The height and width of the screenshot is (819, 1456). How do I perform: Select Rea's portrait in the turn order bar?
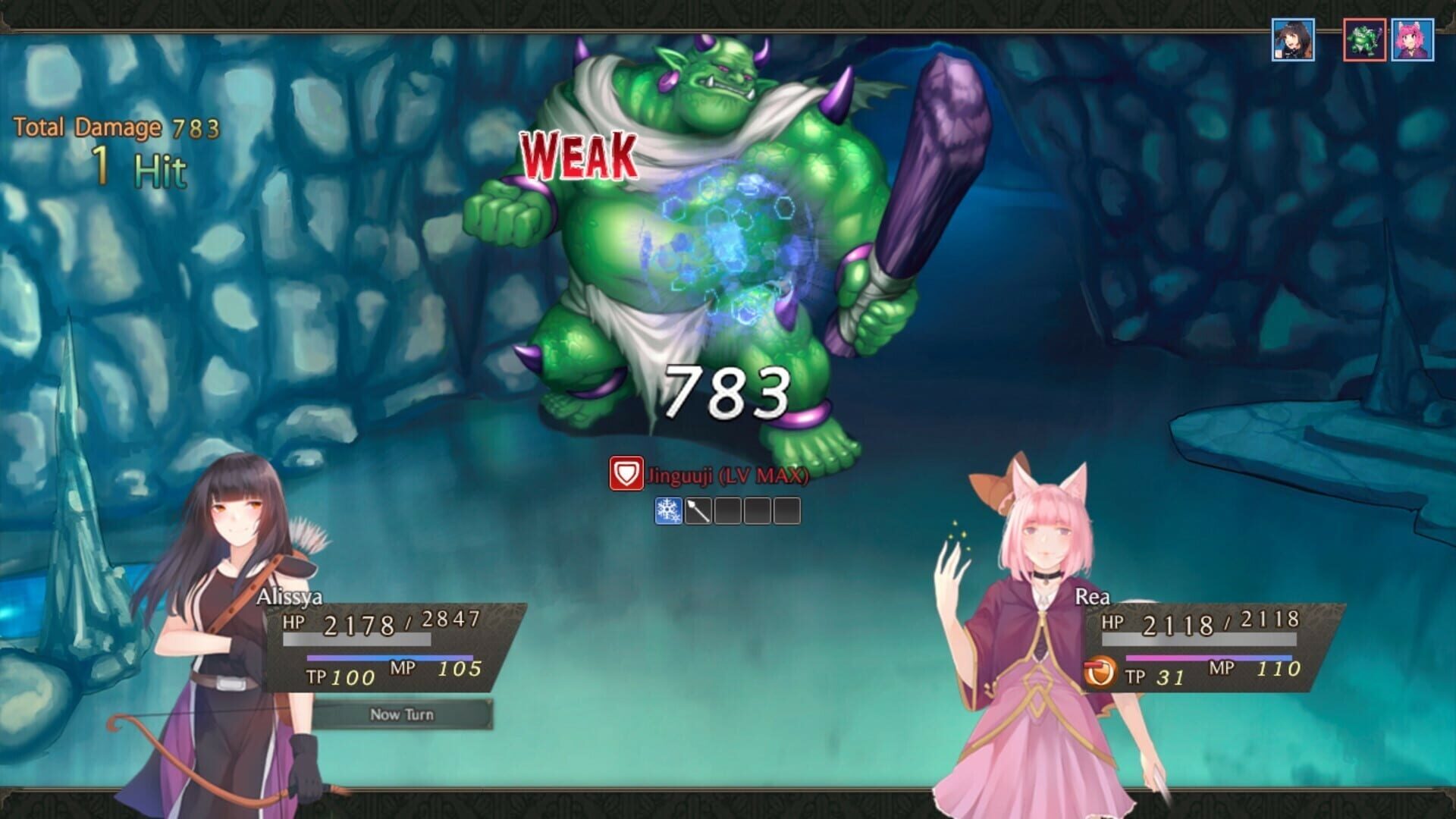pyautogui.click(x=1414, y=34)
